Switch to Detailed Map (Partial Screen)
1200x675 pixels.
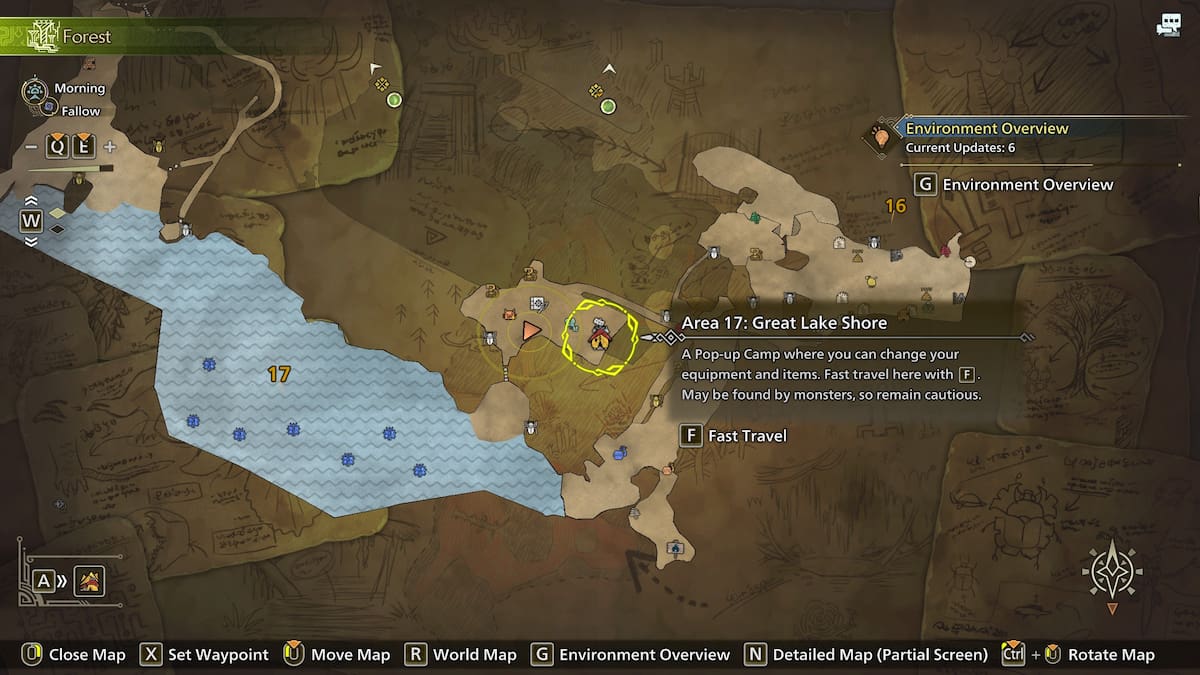tap(866, 655)
